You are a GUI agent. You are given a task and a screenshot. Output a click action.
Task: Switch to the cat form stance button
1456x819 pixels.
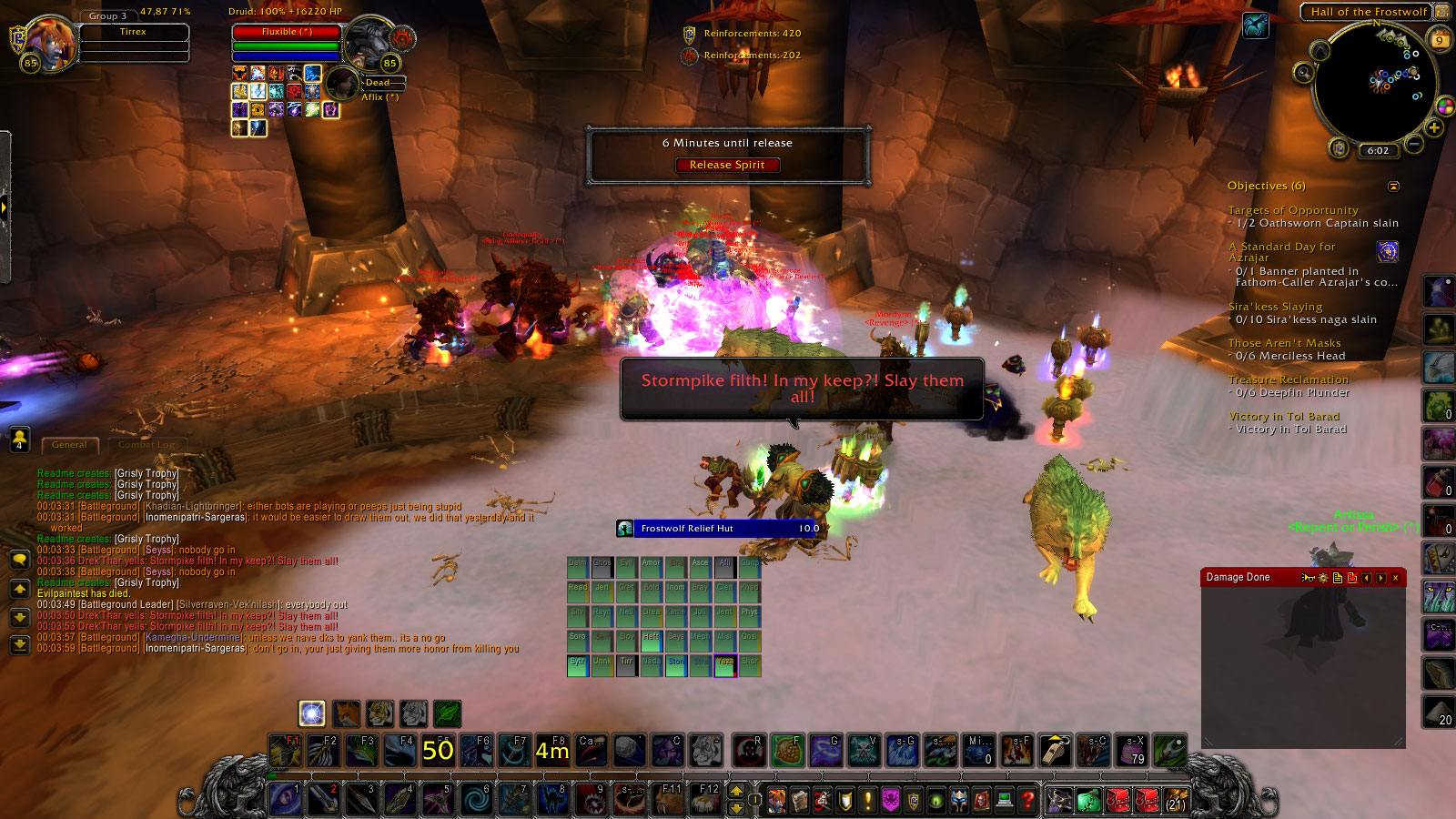pyautogui.click(x=379, y=713)
